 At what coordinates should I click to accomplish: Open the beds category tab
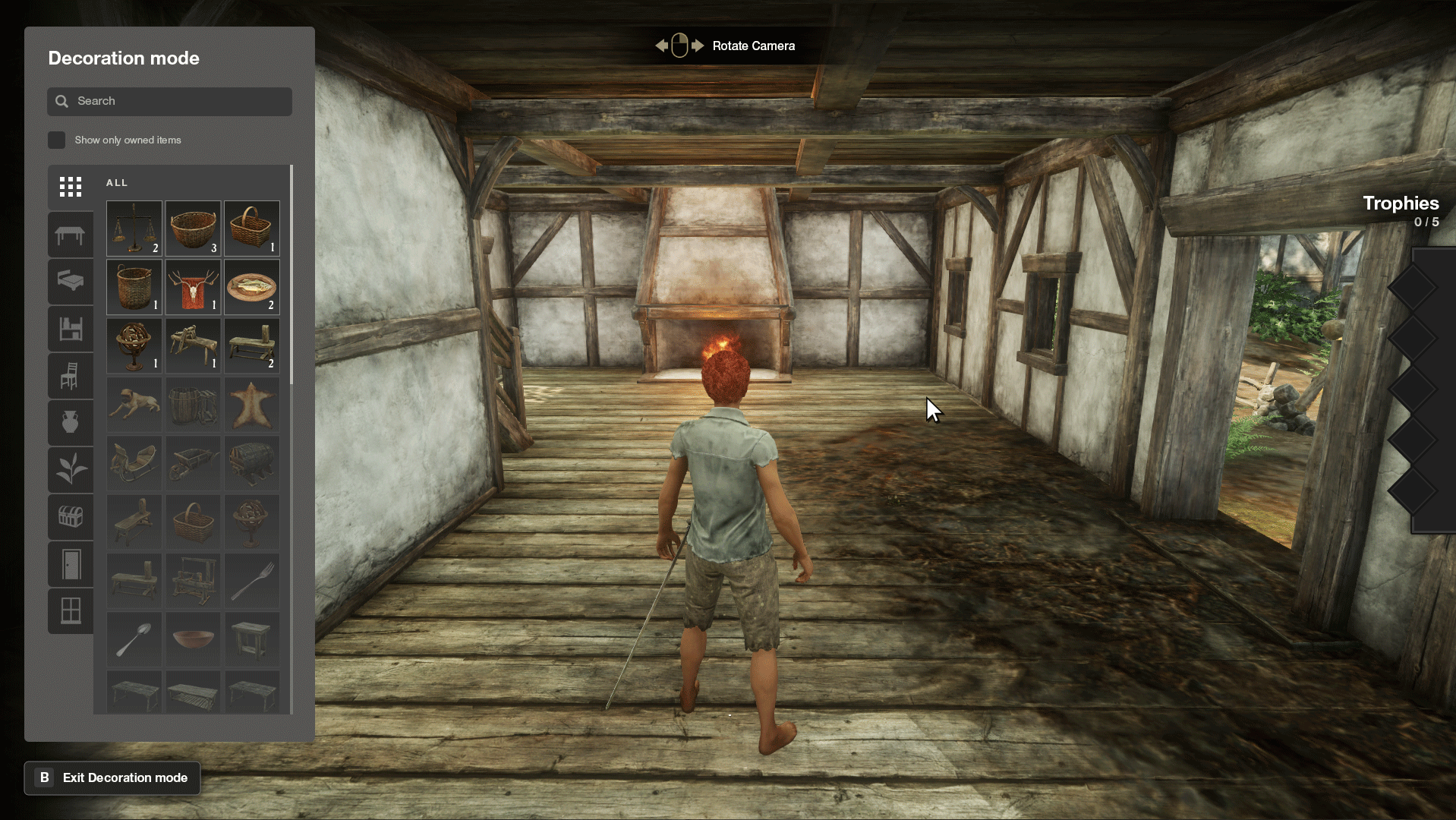[x=71, y=281]
